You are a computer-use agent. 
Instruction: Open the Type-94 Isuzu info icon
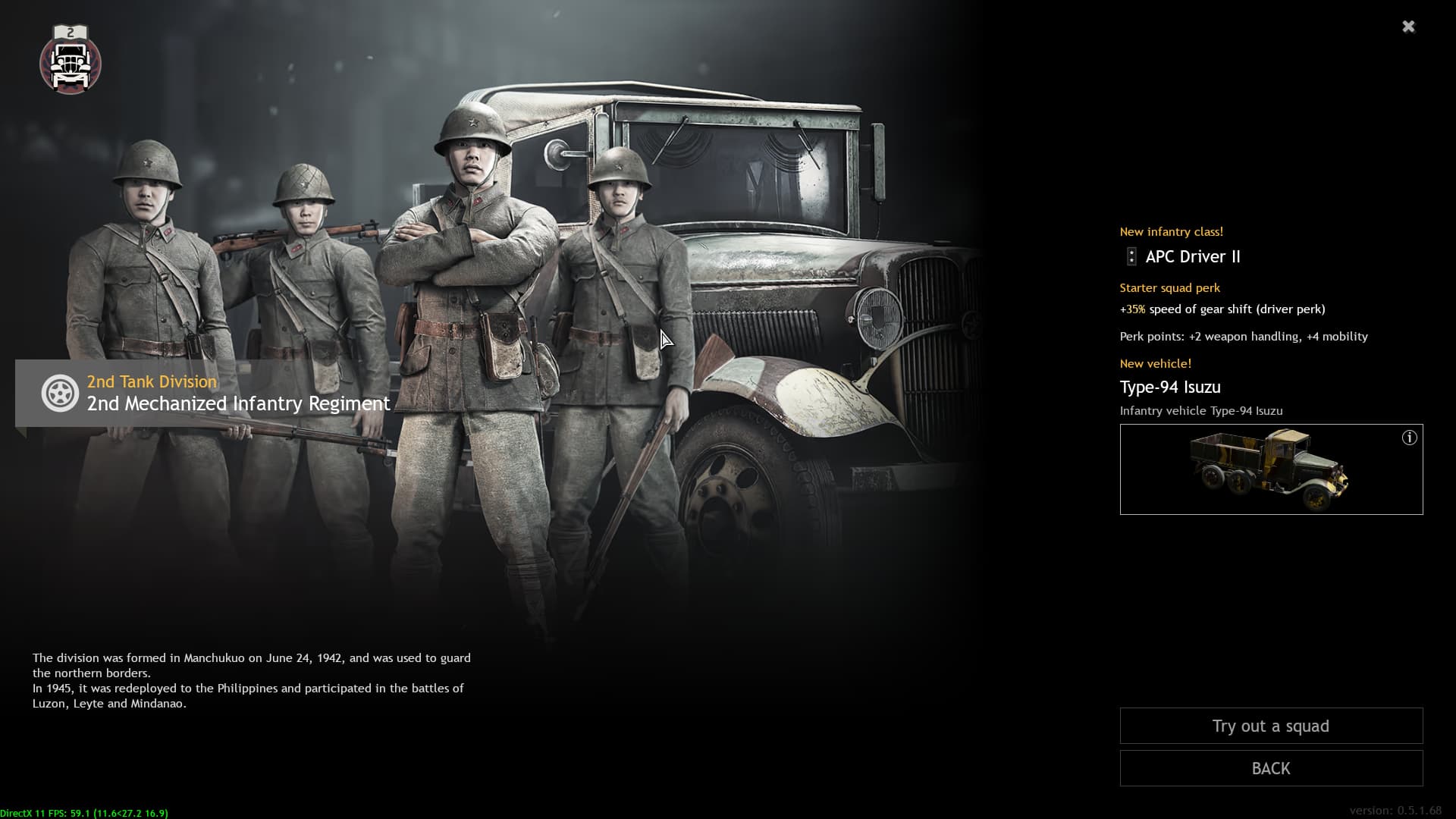point(1410,436)
